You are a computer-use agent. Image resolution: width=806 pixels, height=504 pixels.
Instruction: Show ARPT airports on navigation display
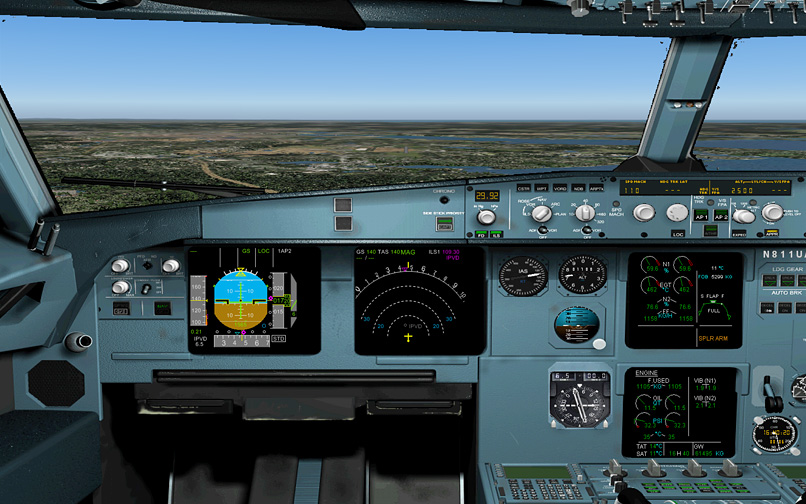click(x=596, y=187)
